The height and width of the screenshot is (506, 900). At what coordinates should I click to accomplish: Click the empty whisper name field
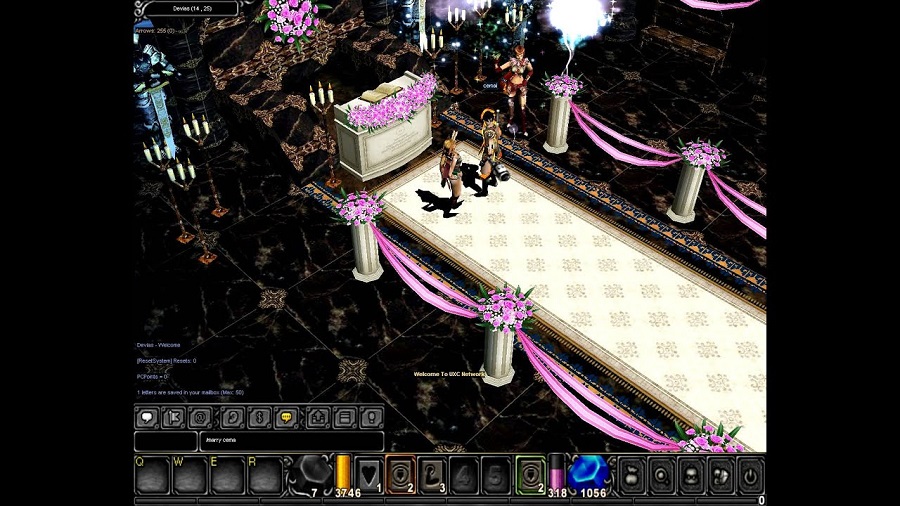(165, 441)
